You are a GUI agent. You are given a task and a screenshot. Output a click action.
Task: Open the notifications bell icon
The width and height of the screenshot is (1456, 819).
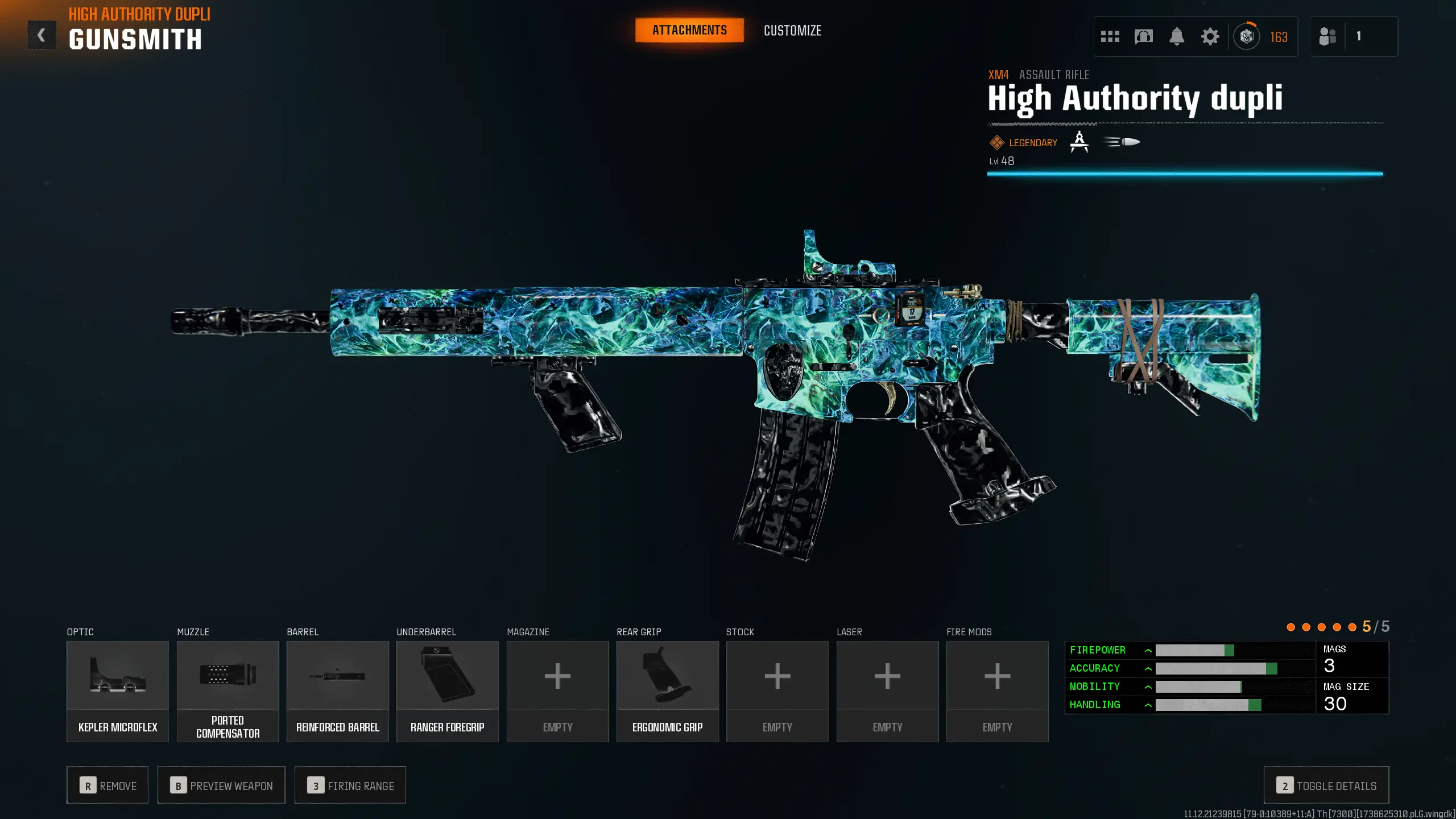click(1177, 36)
